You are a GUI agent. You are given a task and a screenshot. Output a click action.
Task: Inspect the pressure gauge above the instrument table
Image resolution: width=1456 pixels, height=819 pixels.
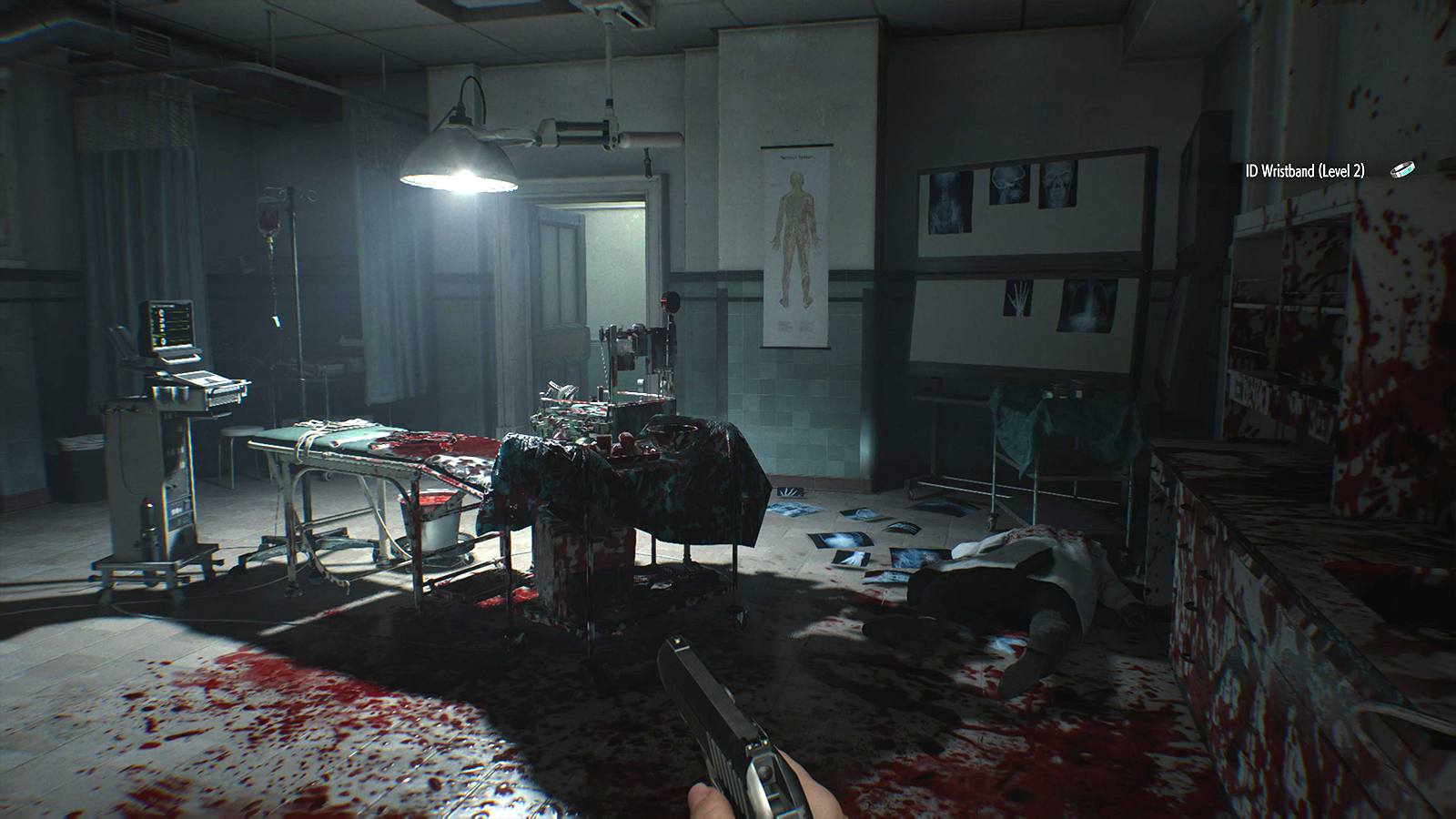[672, 300]
